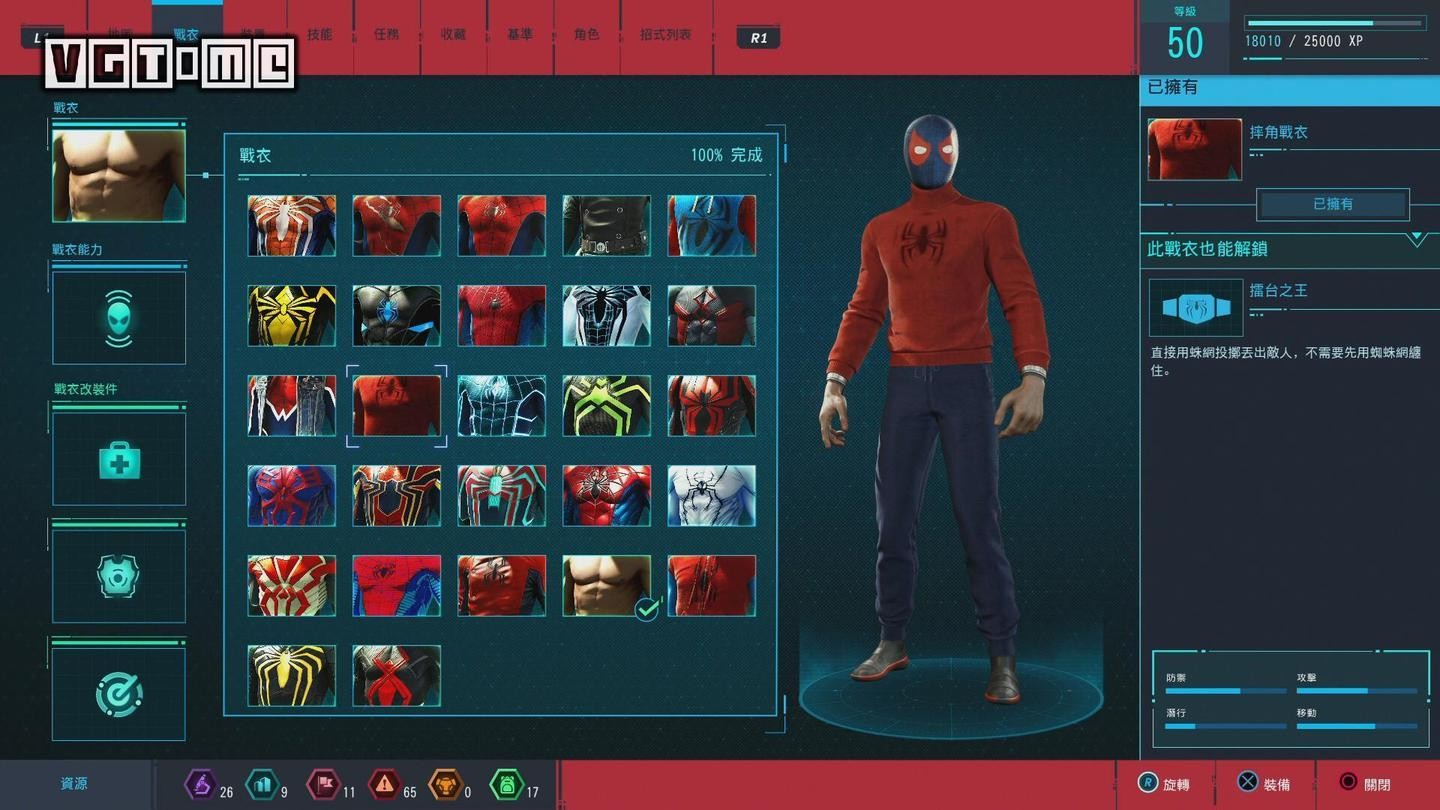
Task: Select the highlighted red wrestler suit thumbnail
Action: tap(396, 406)
